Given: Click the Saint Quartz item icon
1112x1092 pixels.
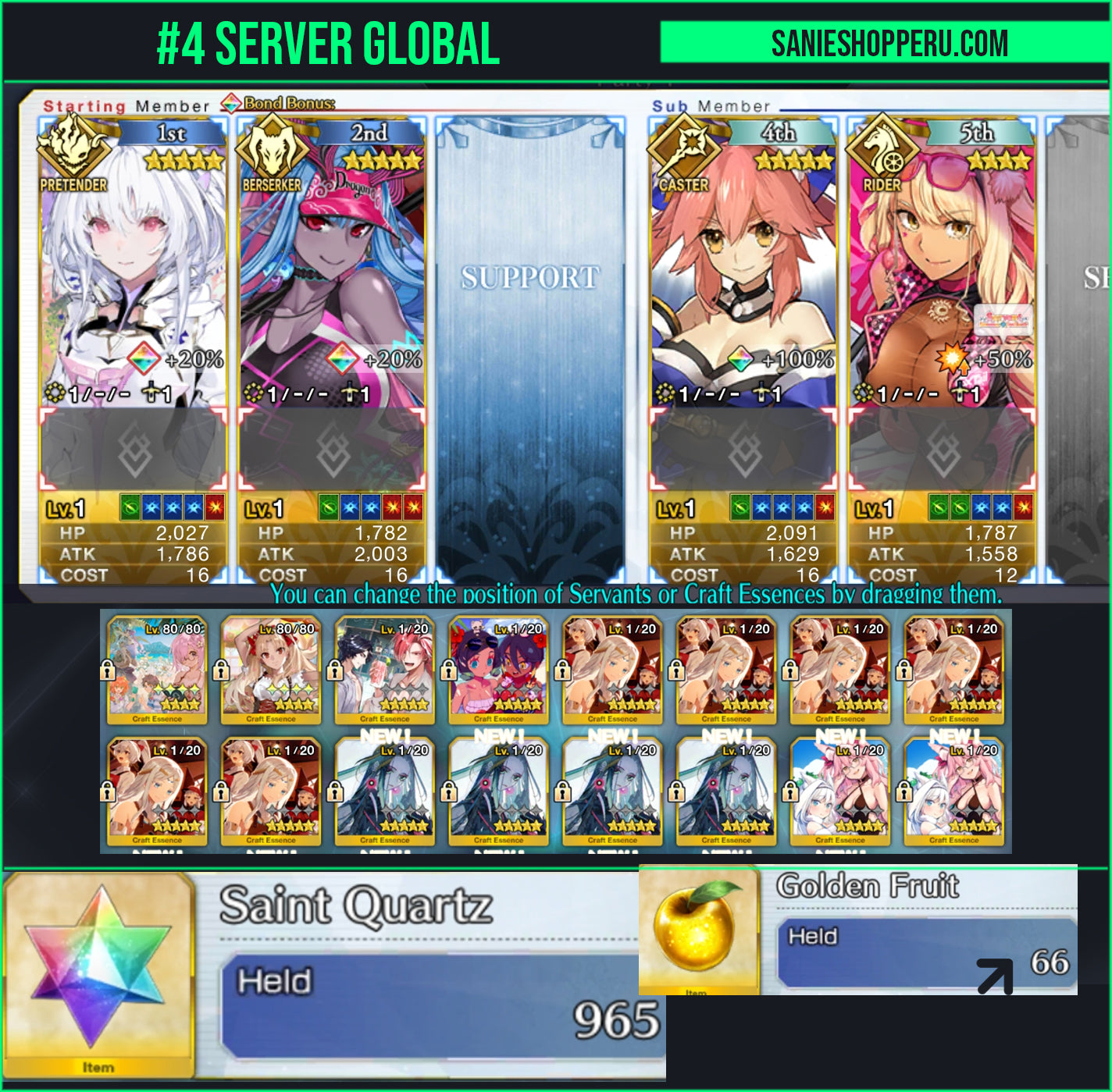Looking at the screenshot, I should (x=98, y=968).
